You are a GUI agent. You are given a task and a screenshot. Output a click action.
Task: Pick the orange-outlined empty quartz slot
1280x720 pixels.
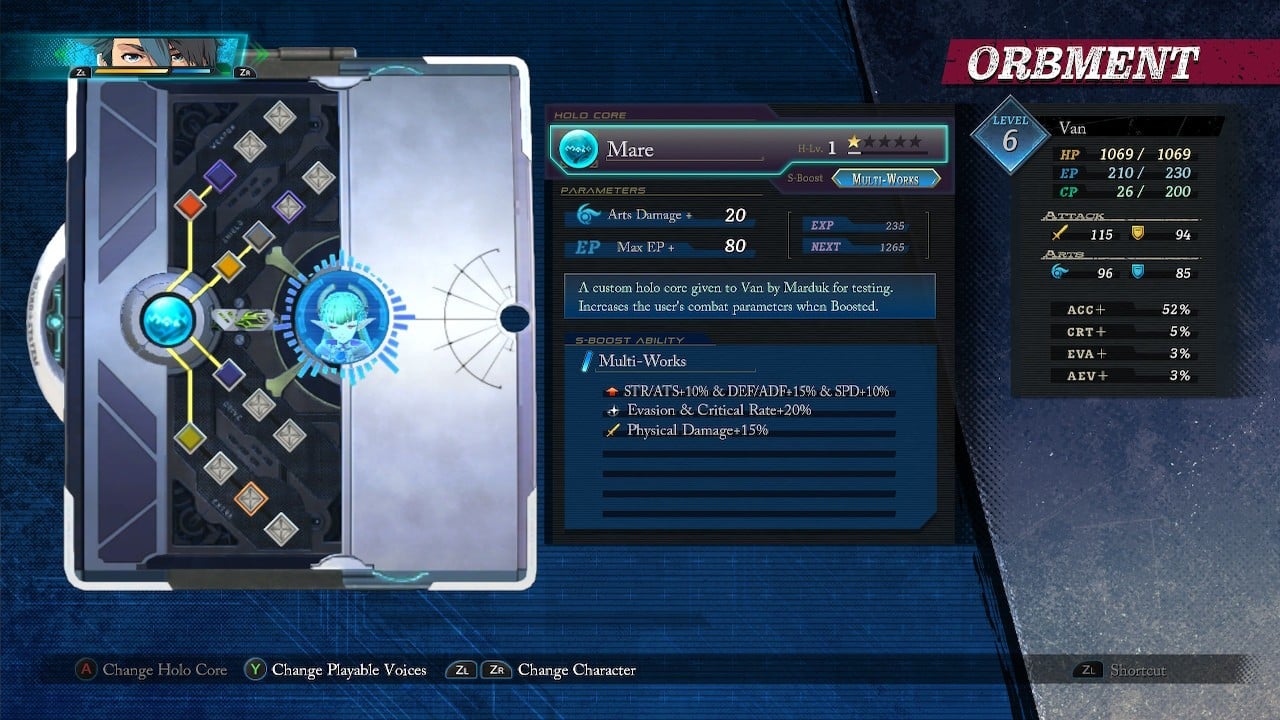251,497
